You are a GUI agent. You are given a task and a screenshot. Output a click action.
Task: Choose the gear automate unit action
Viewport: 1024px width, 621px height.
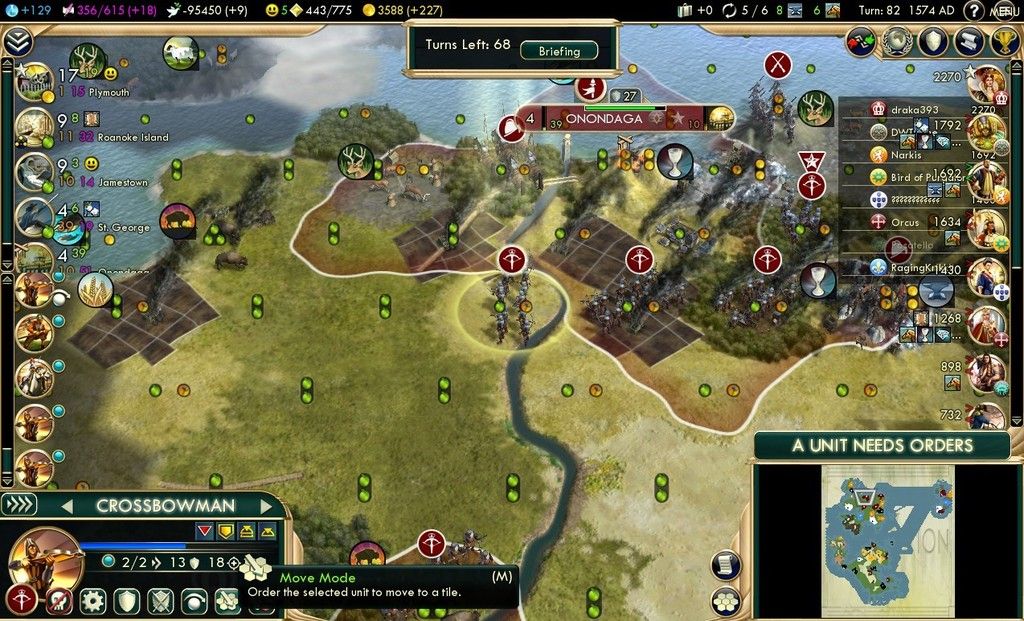[93, 601]
